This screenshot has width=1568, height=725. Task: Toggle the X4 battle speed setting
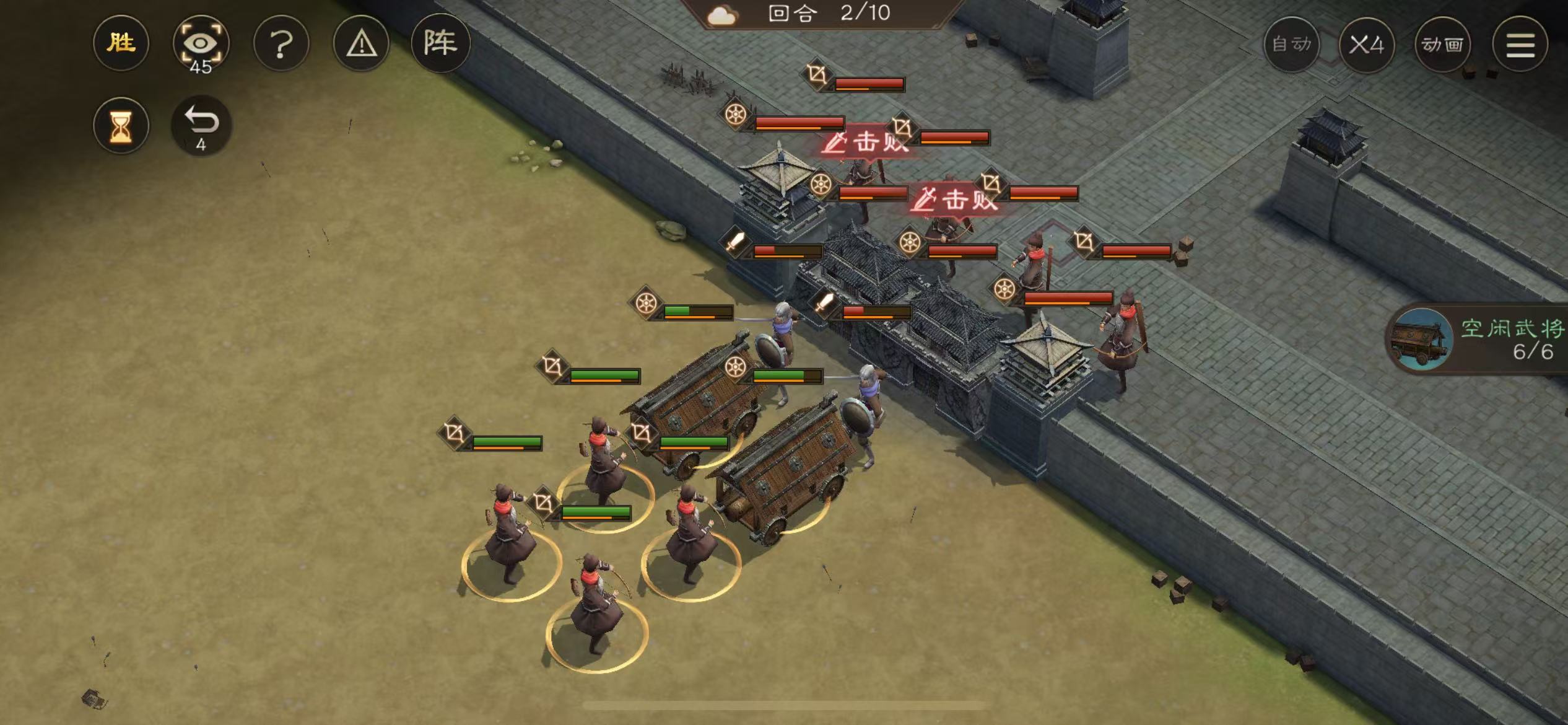[1367, 45]
